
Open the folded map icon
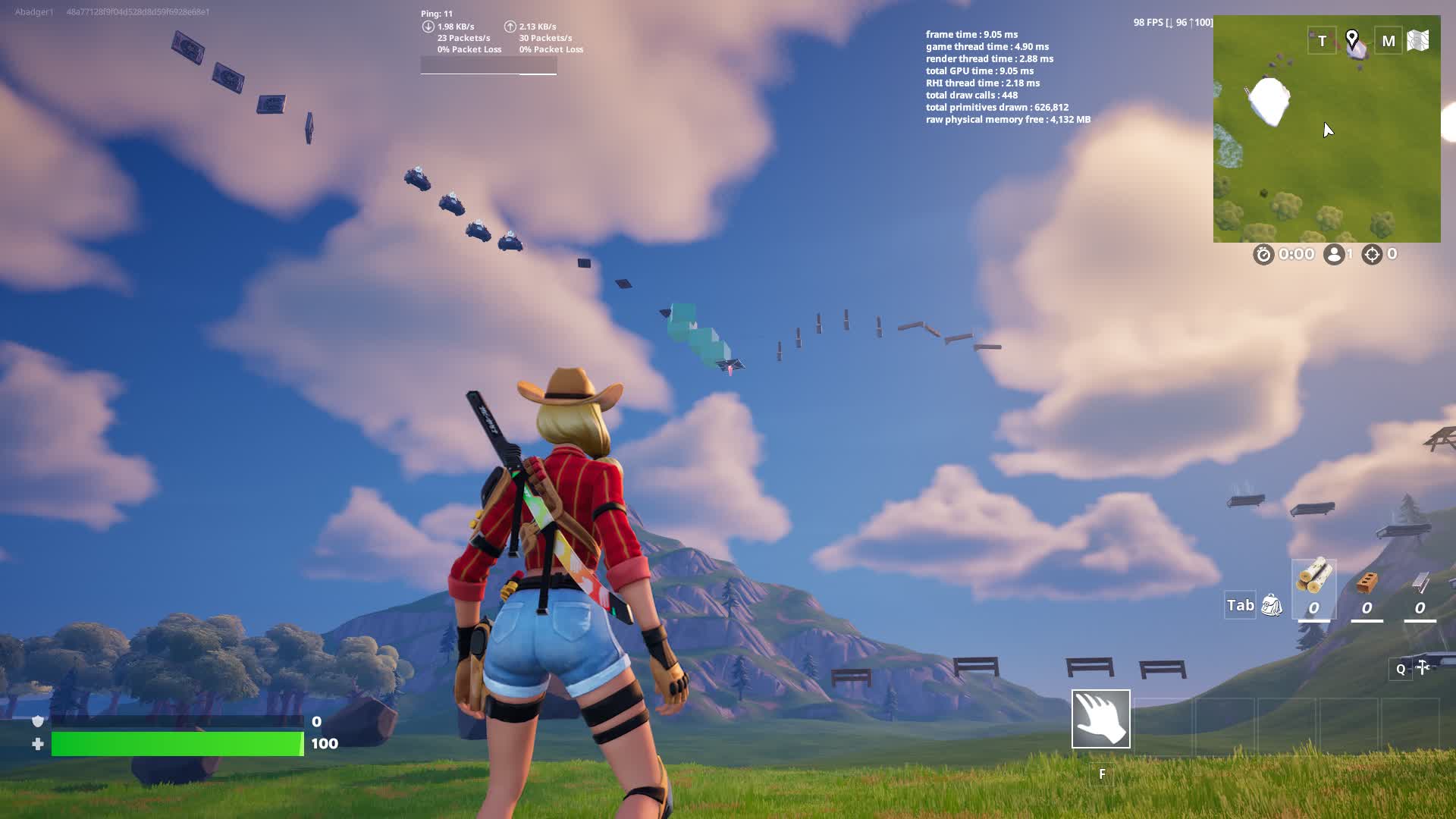(x=1418, y=41)
